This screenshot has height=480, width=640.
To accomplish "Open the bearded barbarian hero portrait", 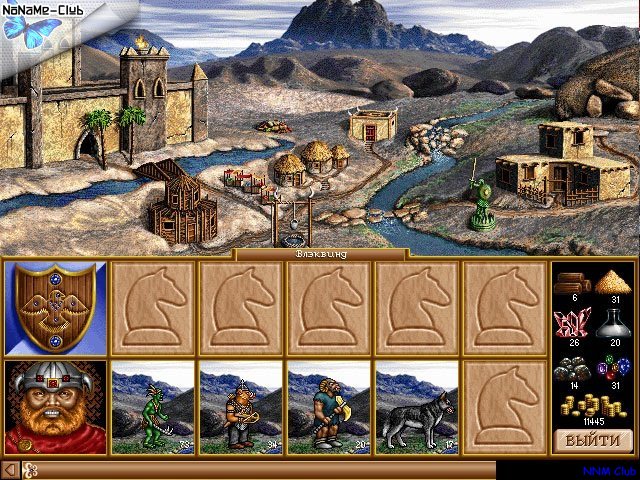I will pos(55,406).
